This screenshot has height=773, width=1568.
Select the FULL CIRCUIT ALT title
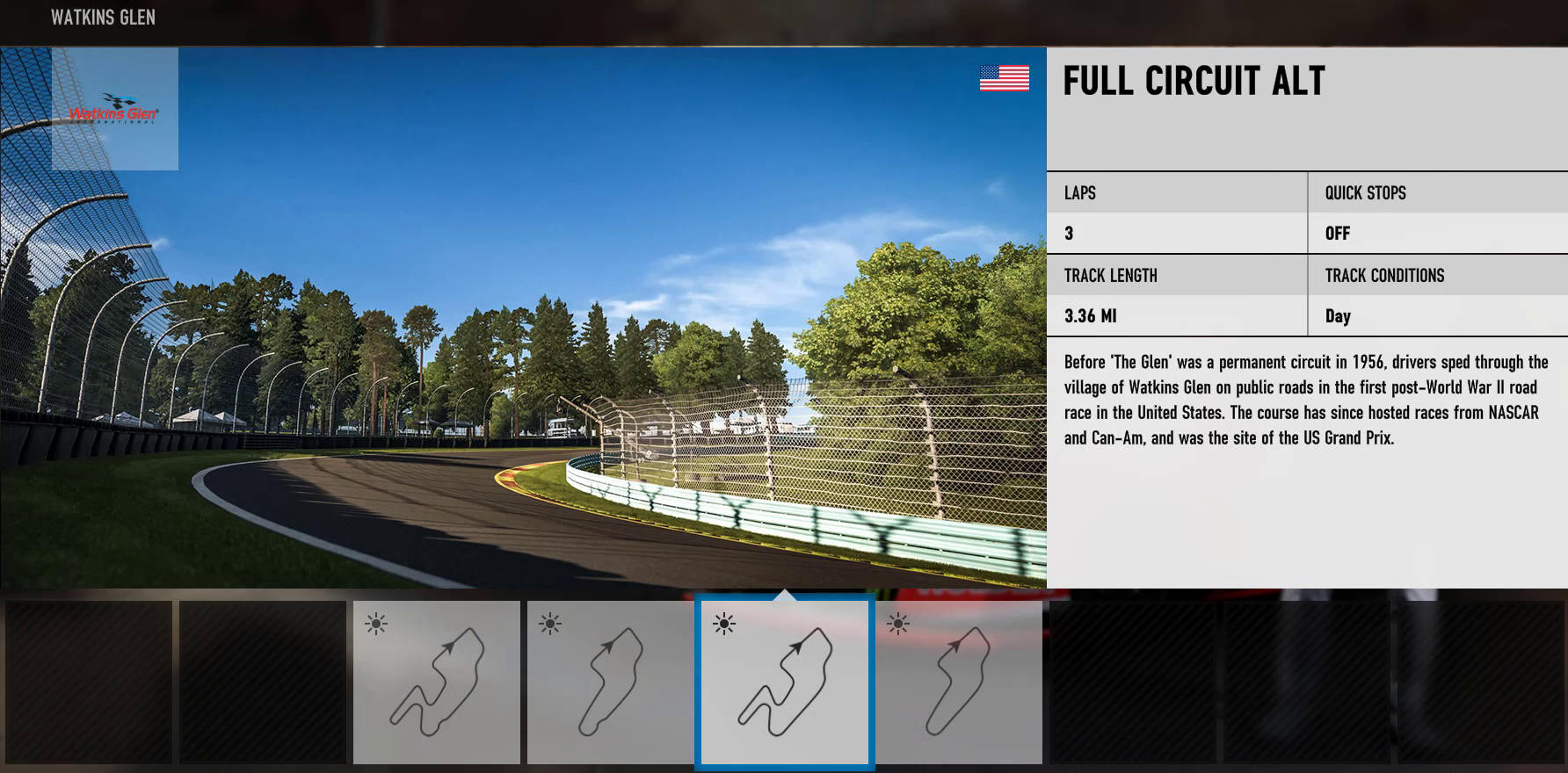pyautogui.click(x=1193, y=81)
